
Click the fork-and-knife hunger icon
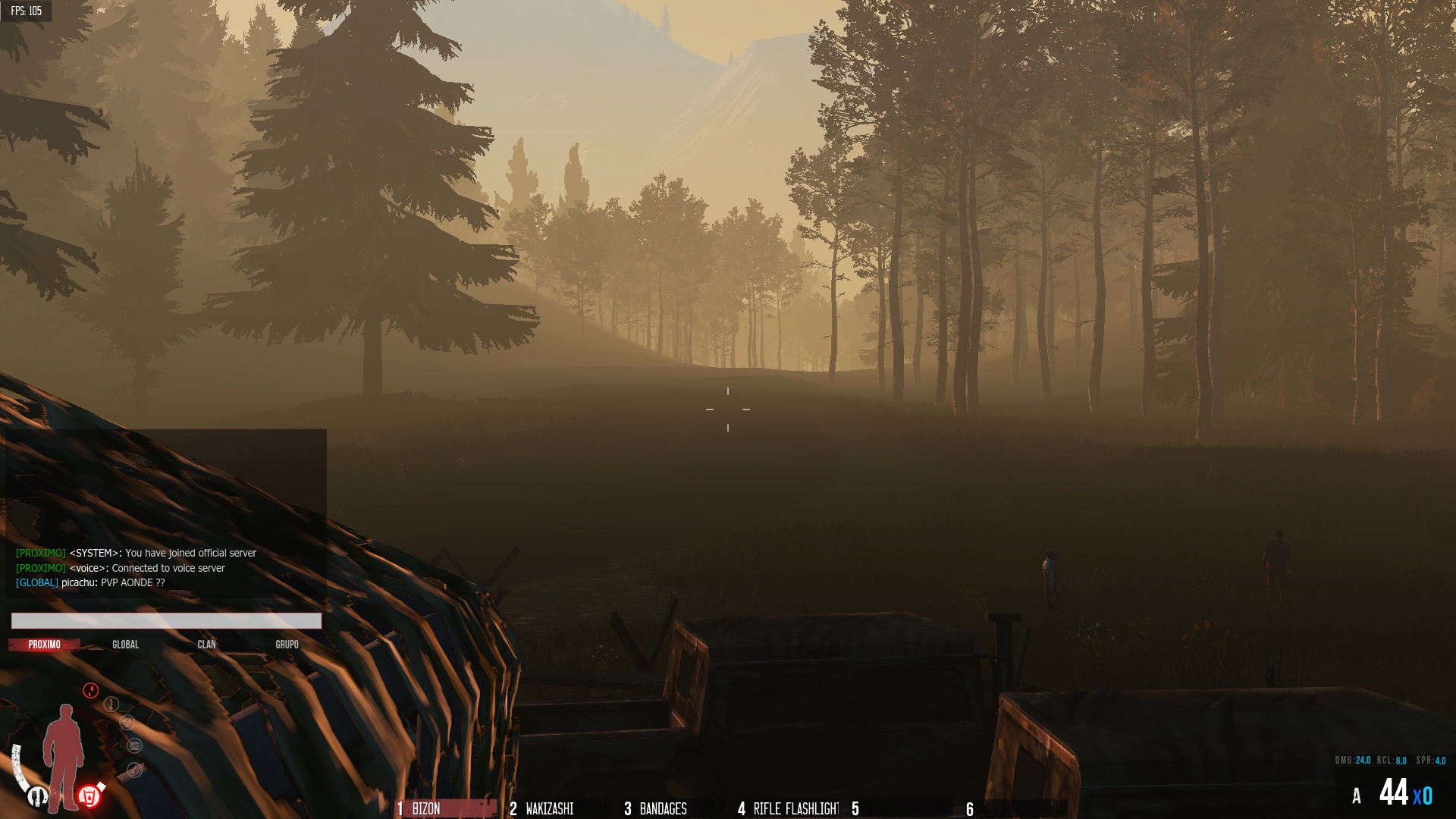pyautogui.click(x=38, y=796)
